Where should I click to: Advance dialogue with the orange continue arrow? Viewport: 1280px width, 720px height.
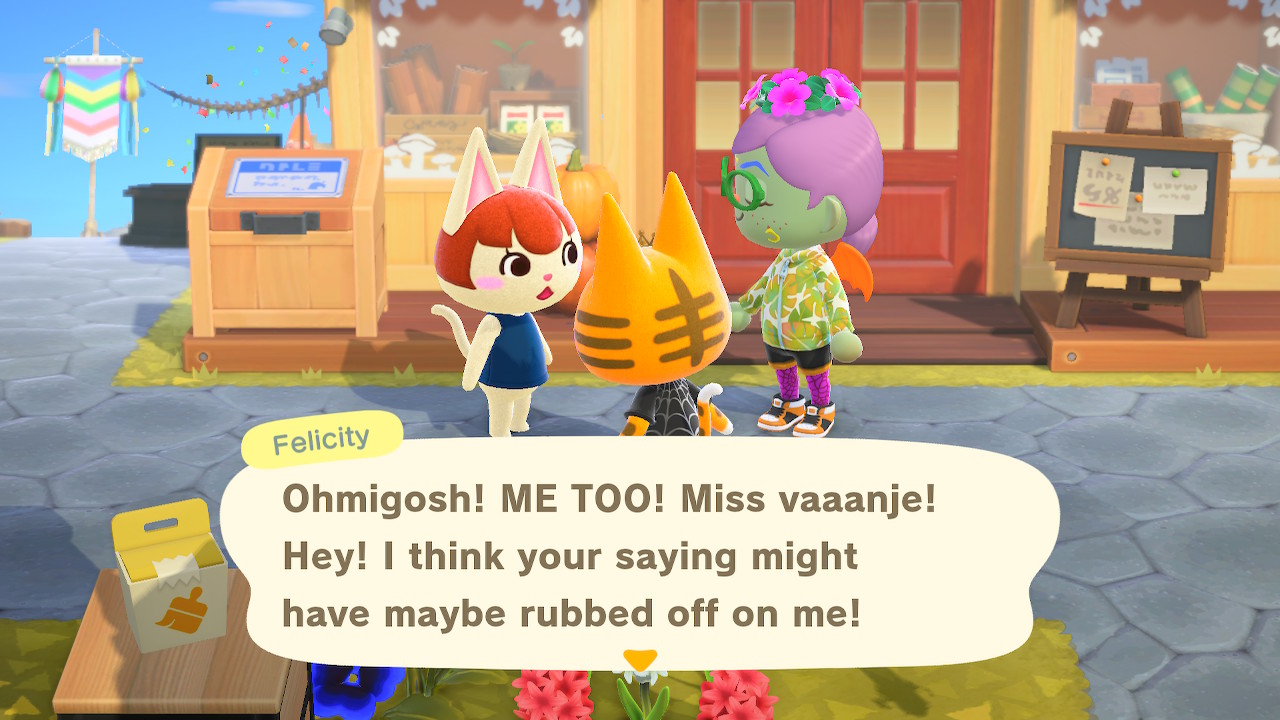coord(639,659)
